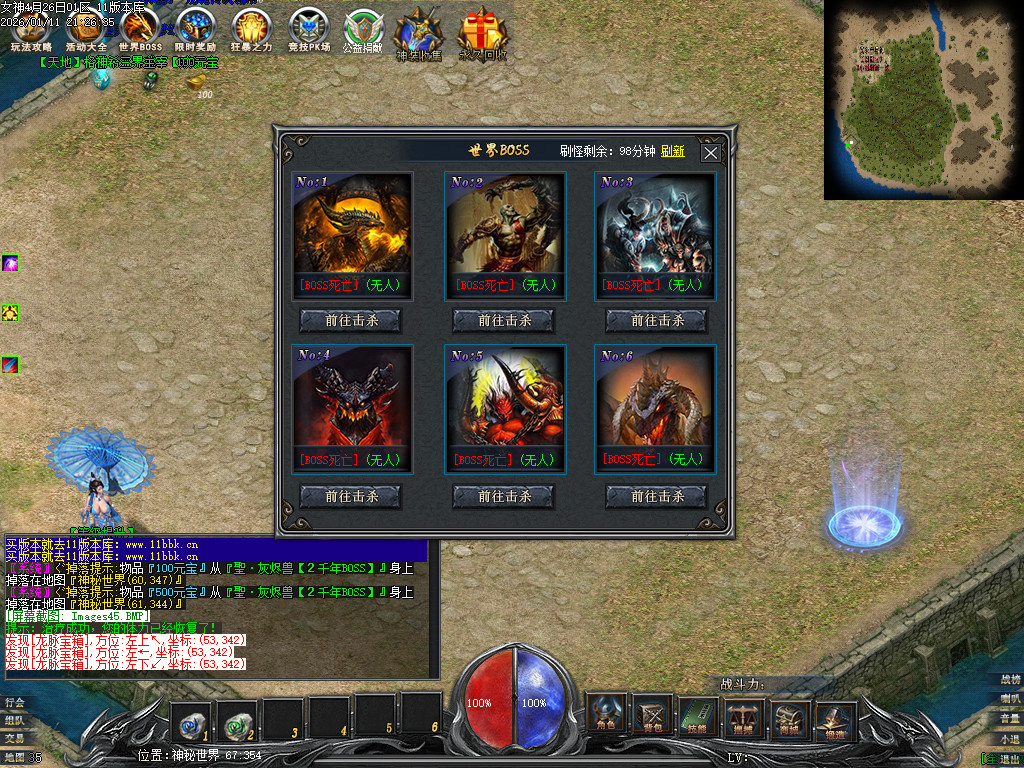Image resolution: width=1024 pixels, height=768 pixels.
Task: Open the 限时奖励 timed rewards icon
Action: pos(195,30)
